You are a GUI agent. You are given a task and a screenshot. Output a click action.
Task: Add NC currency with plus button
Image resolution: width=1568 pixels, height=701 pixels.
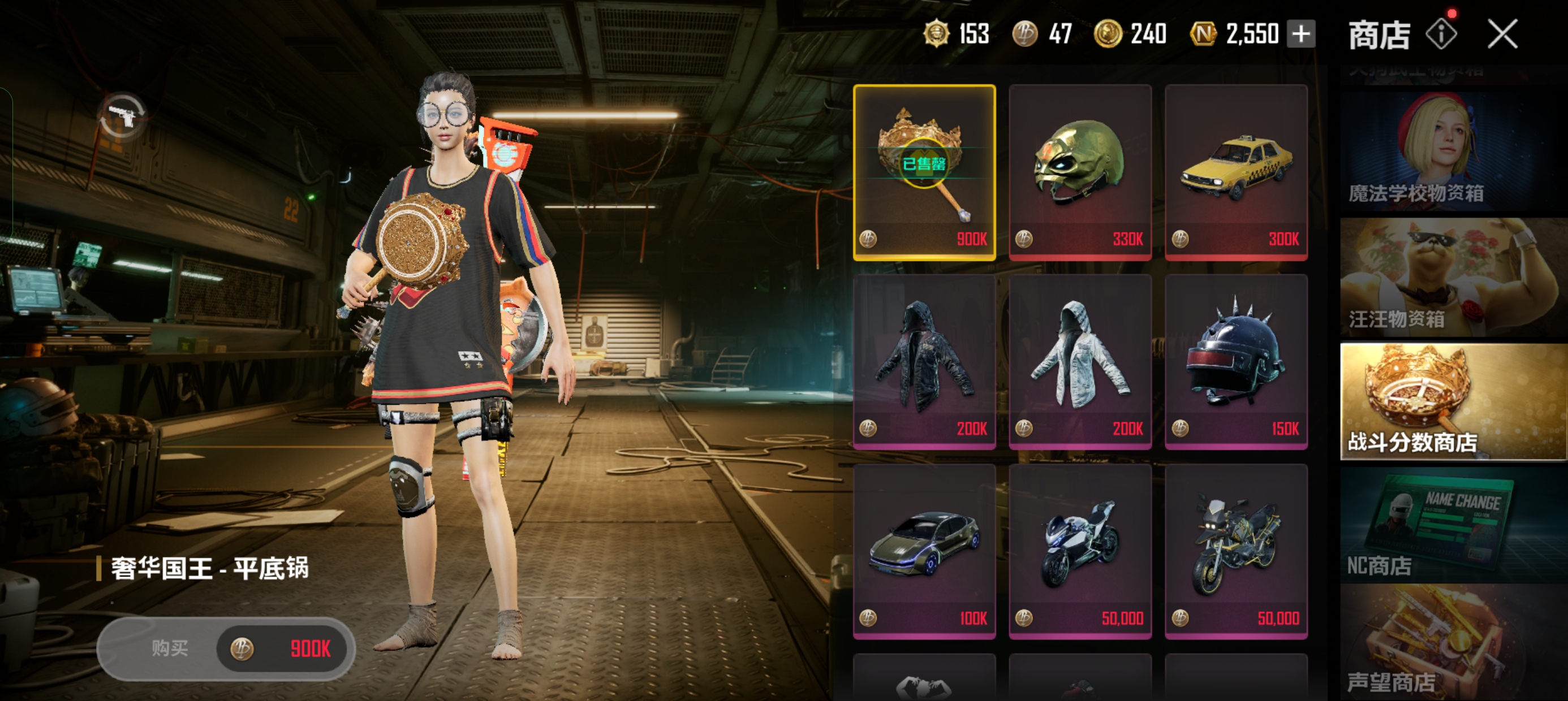1301,34
